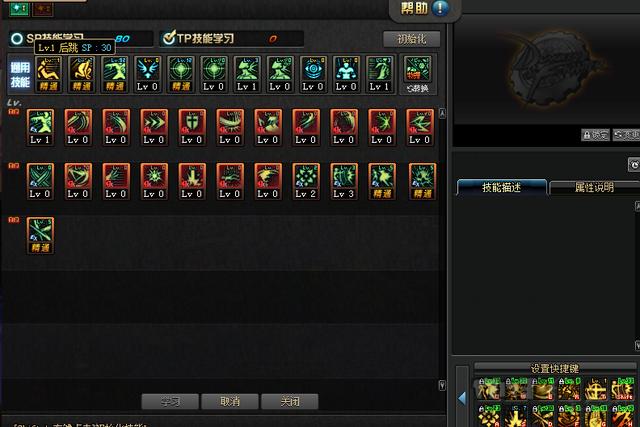Select the lone mastered skill in the third row
The width and height of the screenshot is (640, 427).
tap(41, 234)
